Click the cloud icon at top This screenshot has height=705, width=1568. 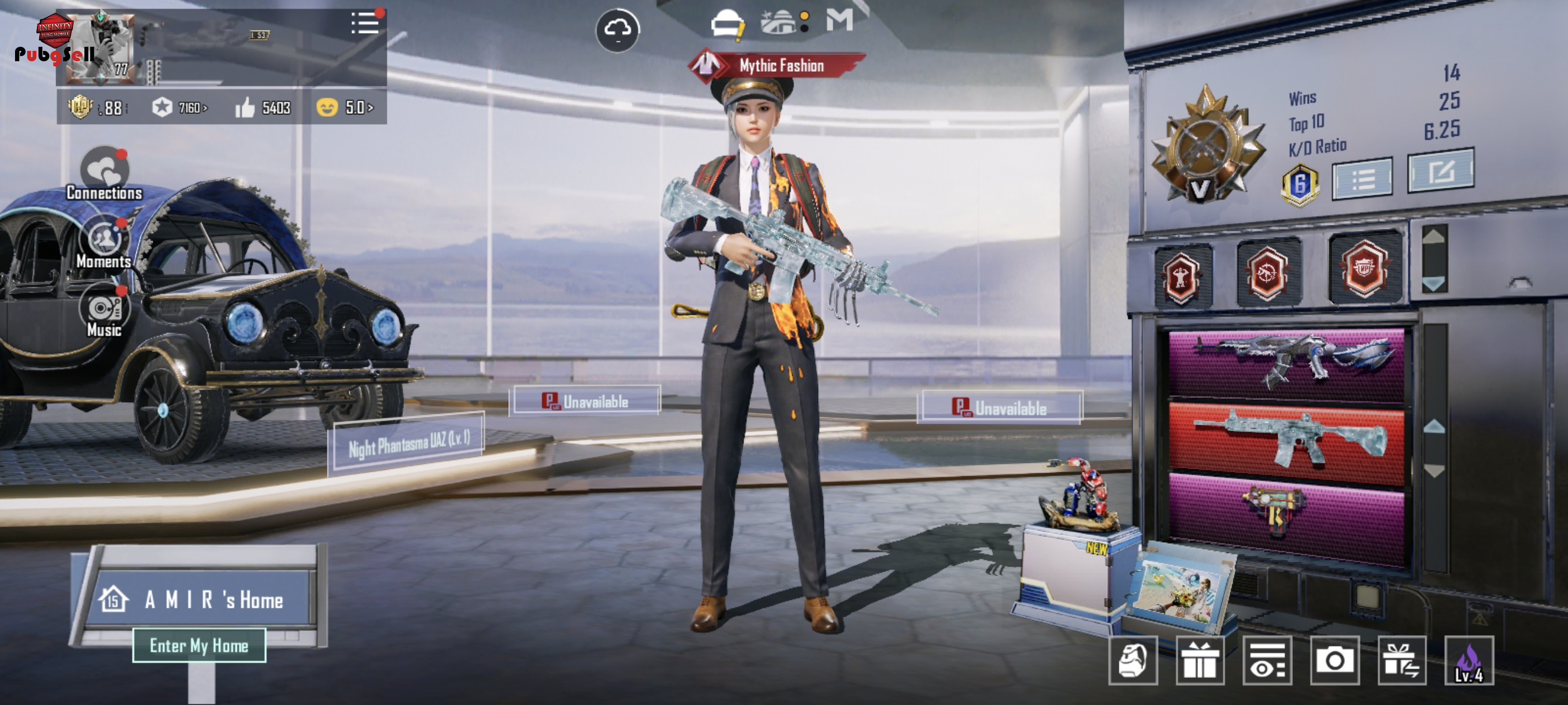click(617, 29)
